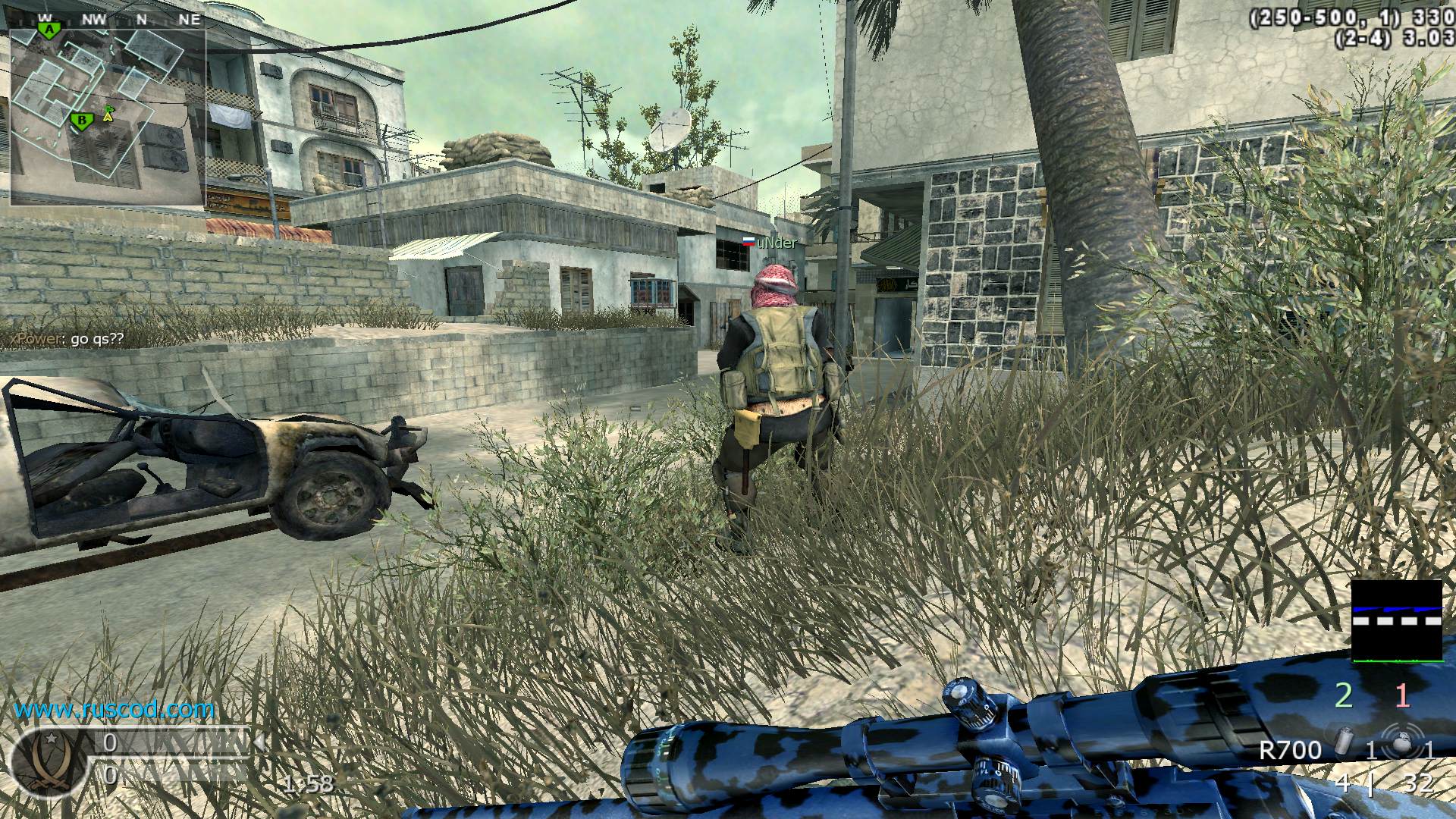Select the A objective marker on minimap
This screenshot has height=819, width=1456.
[x=50, y=29]
